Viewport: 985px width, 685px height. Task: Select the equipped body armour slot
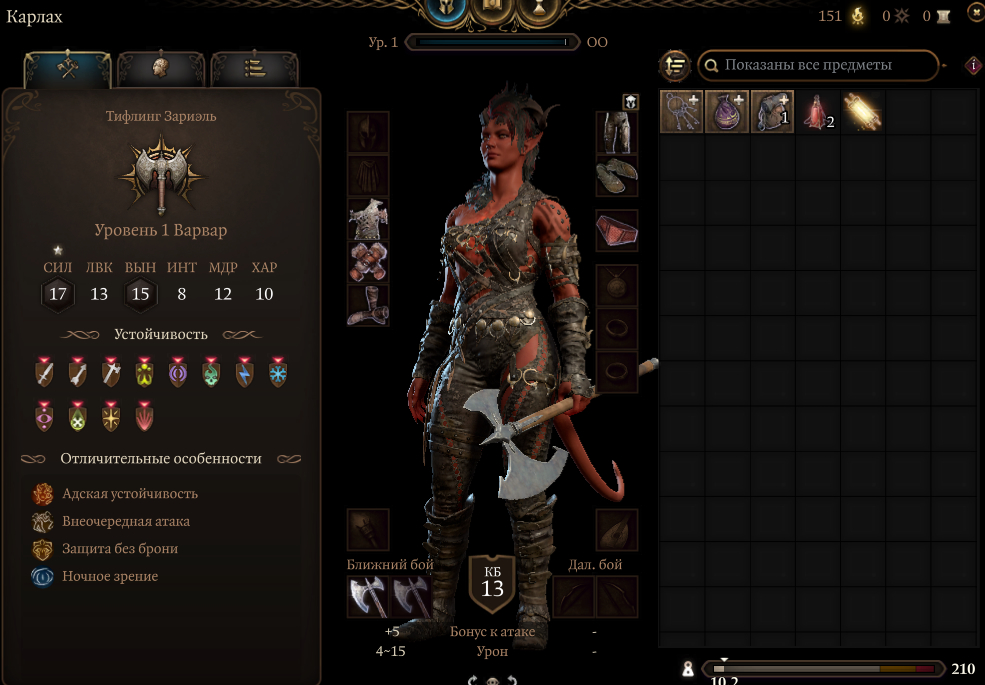click(x=368, y=219)
